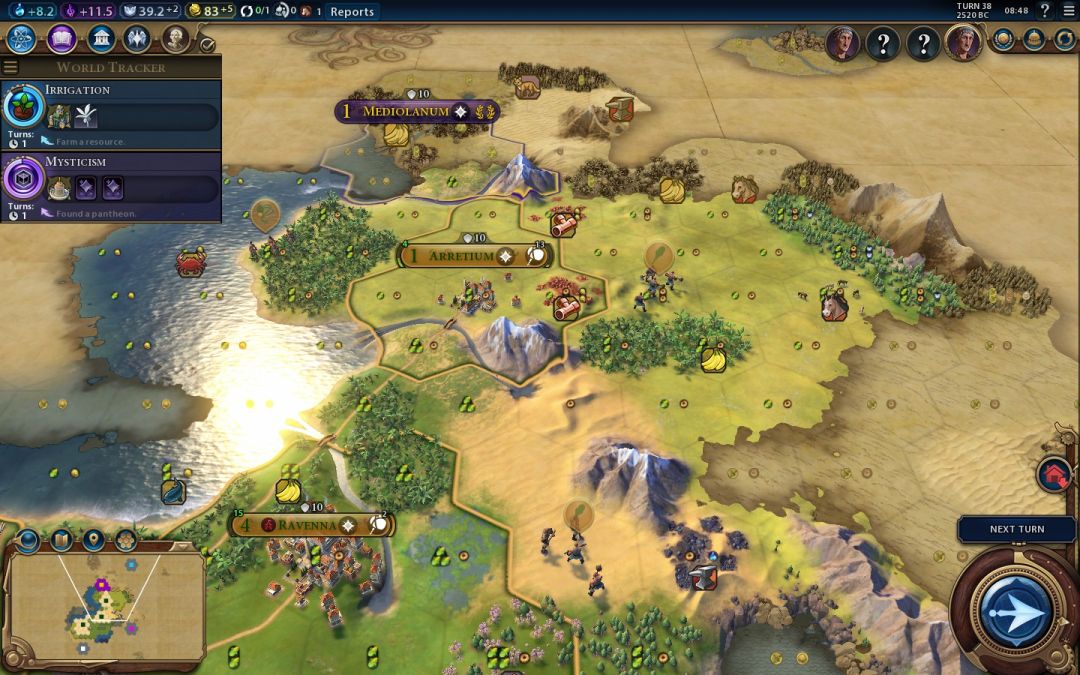Click the round arrow end-turn action button
The height and width of the screenshot is (675, 1080).
tap(1015, 609)
